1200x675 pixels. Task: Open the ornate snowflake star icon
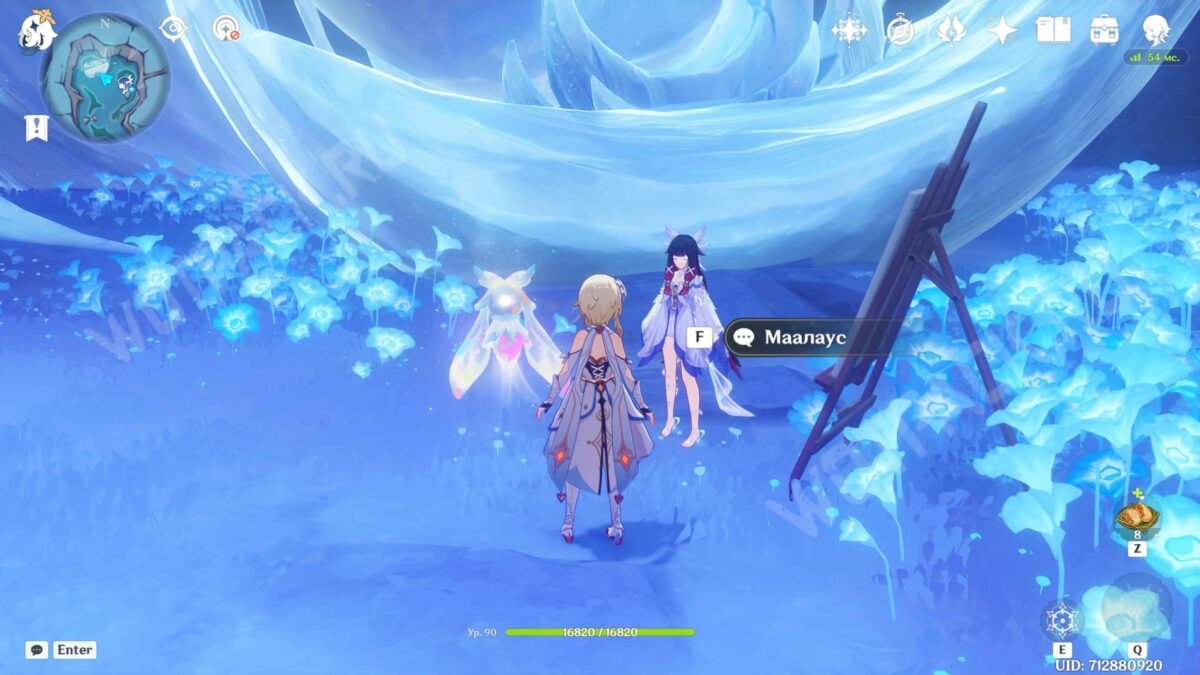(x=849, y=30)
